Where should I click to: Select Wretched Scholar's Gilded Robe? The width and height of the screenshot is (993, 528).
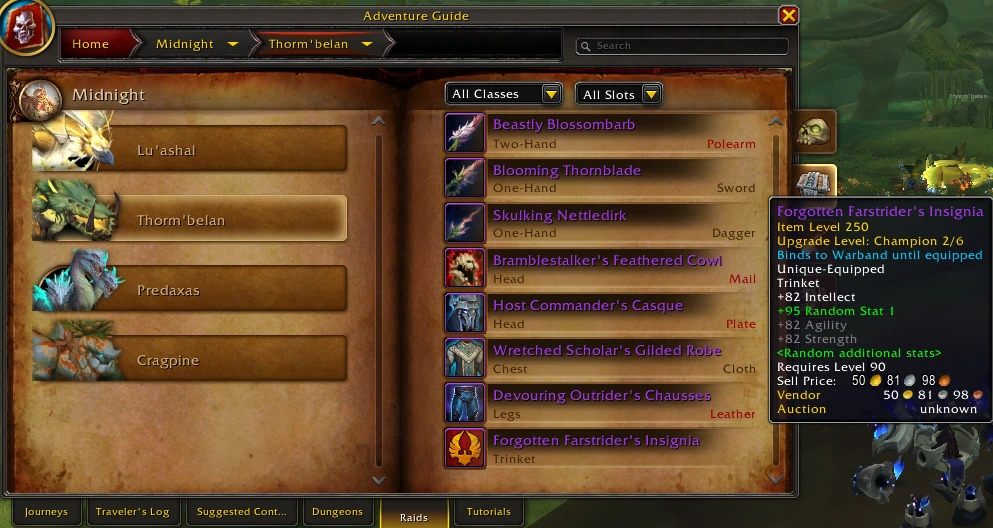[x=600, y=358]
